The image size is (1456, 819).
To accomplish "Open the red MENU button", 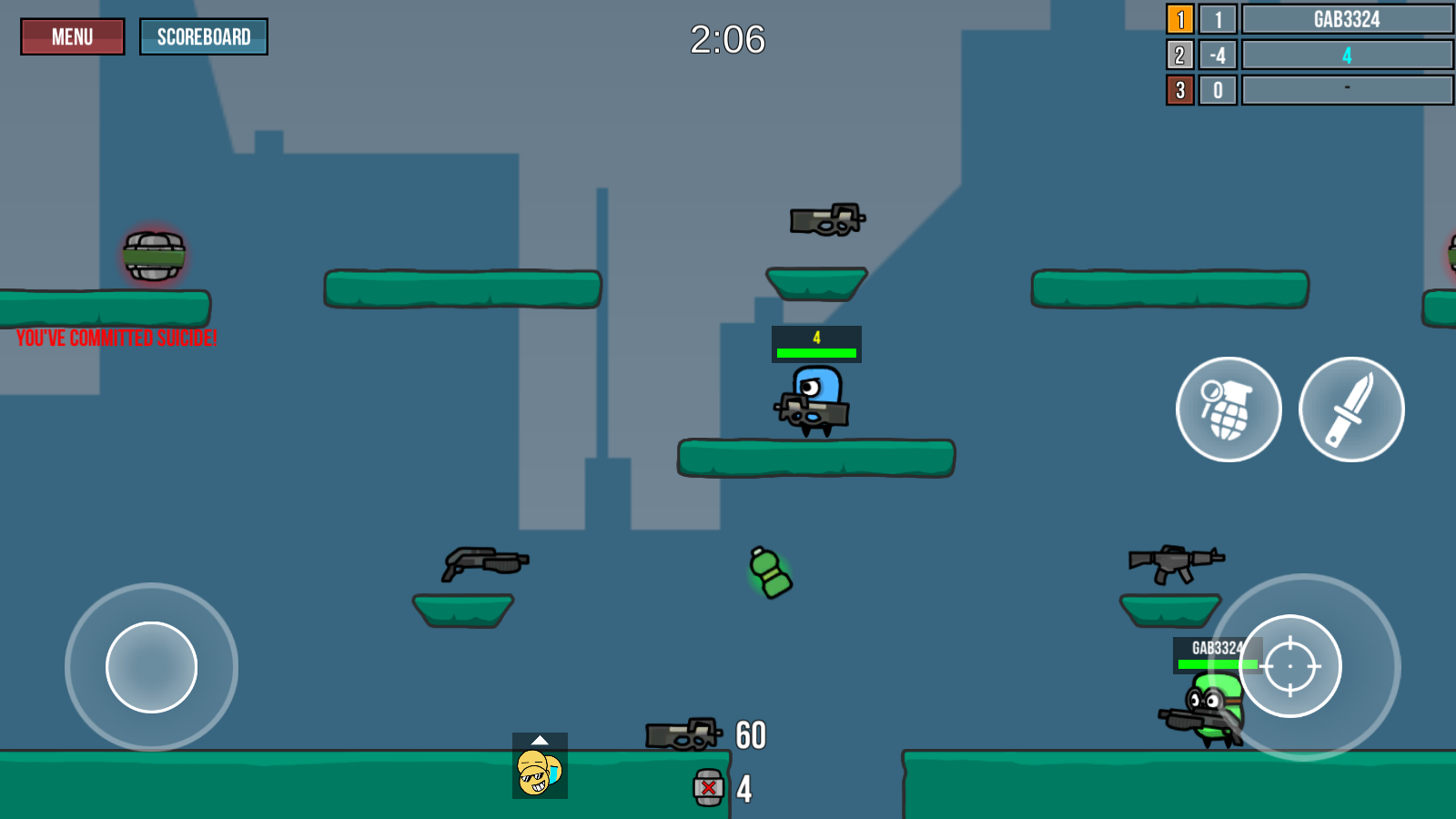I will click(x=73, y=37).
